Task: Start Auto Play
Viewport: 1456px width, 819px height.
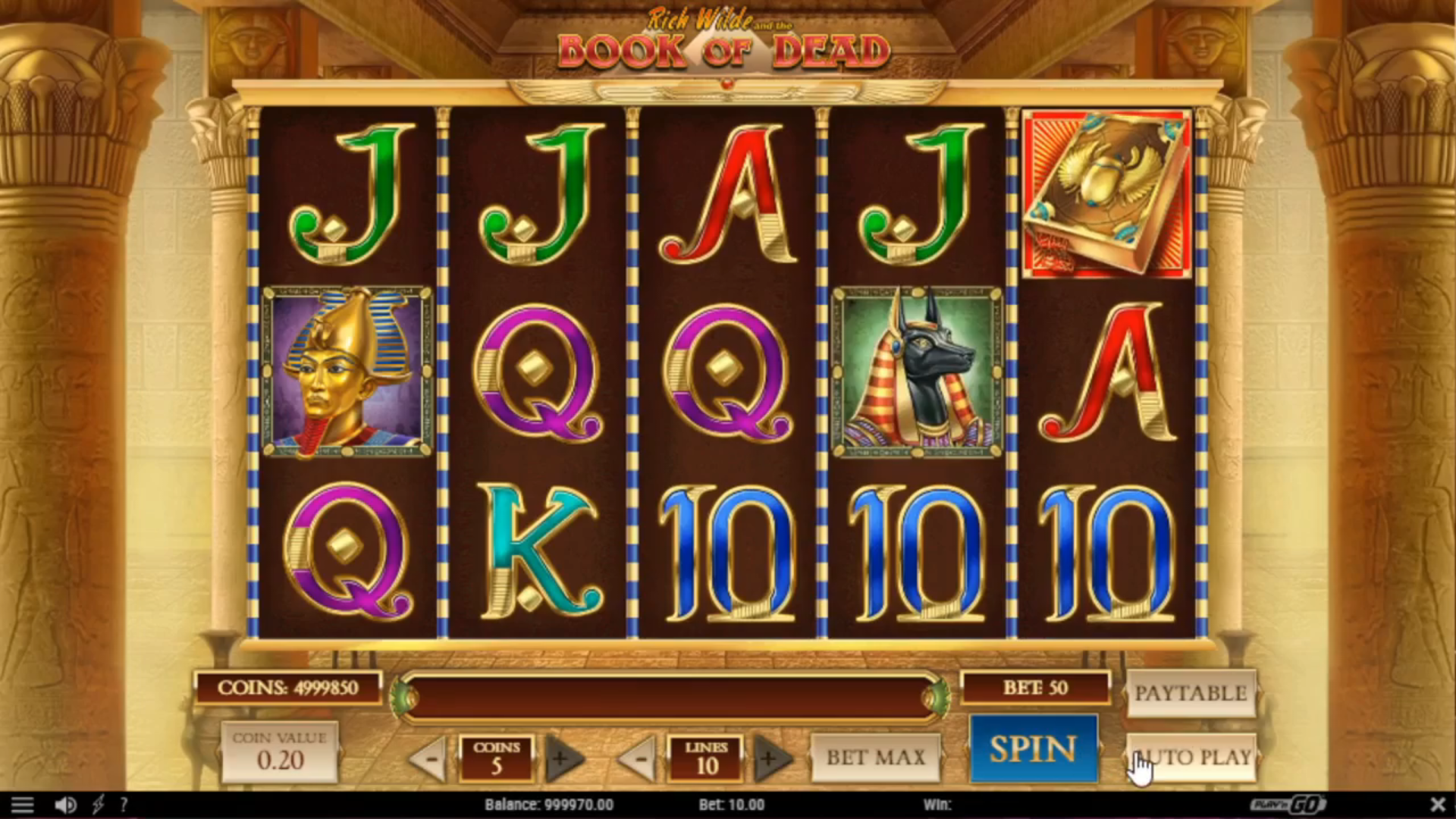Action: pos(1191,757)
